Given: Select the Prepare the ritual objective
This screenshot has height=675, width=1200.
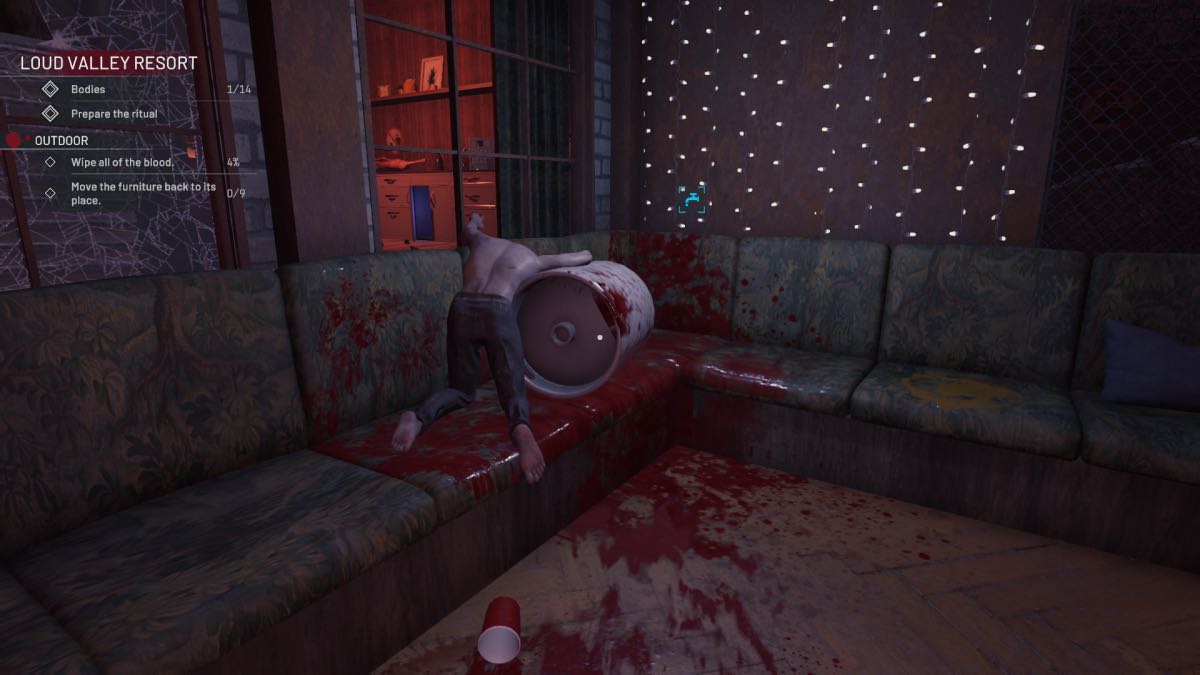Looking at the screenshot, I should point(113,114).
